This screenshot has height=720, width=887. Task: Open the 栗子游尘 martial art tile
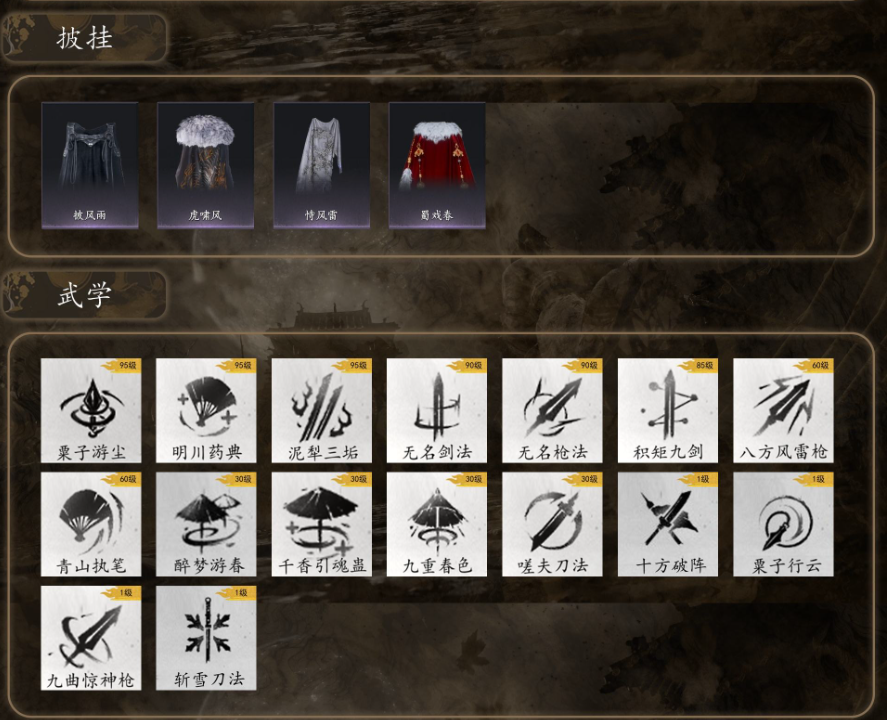point(91,411)
